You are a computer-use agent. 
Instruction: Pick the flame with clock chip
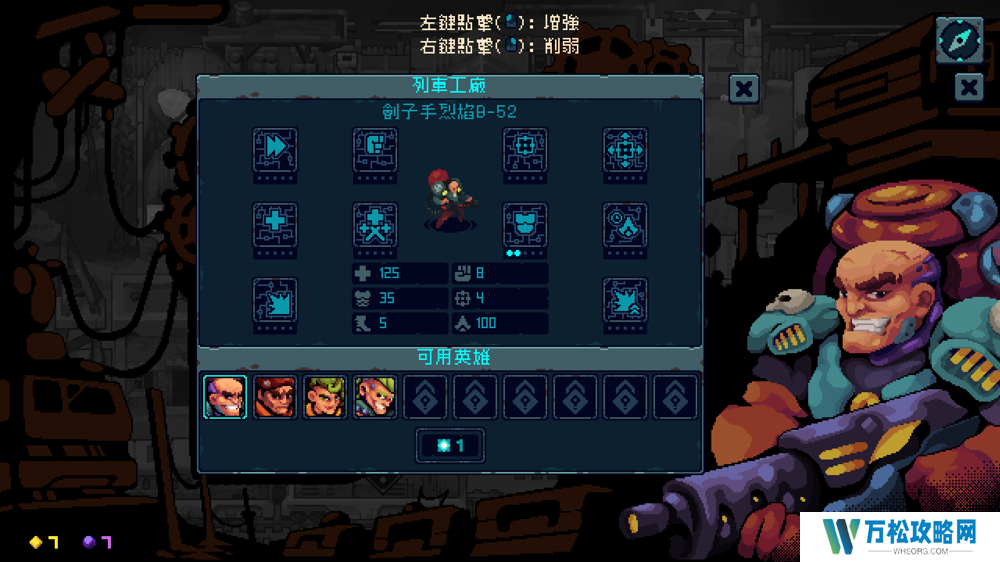coord(625,225)
